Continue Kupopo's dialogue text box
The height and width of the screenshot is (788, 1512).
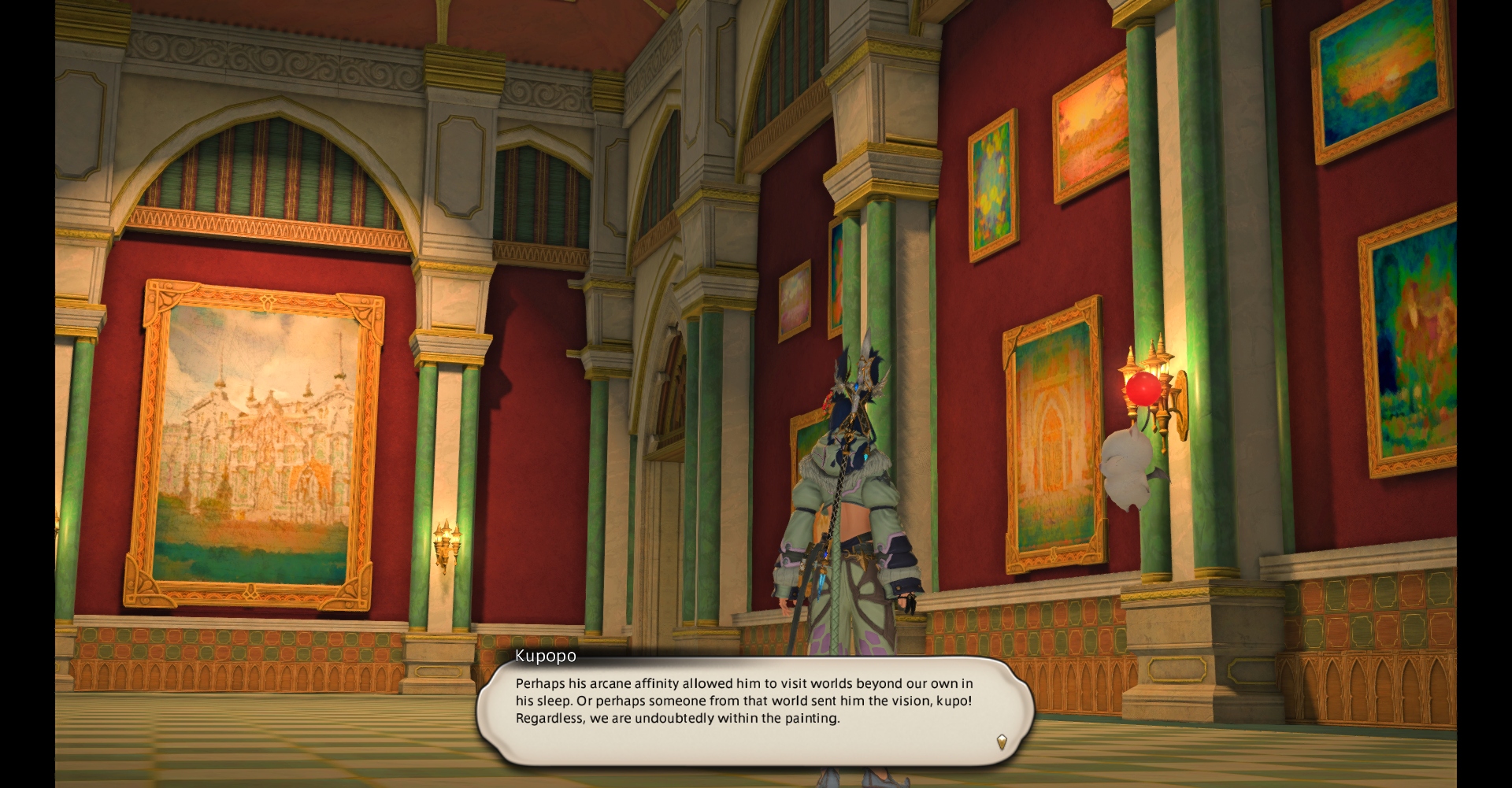[754, 710]
